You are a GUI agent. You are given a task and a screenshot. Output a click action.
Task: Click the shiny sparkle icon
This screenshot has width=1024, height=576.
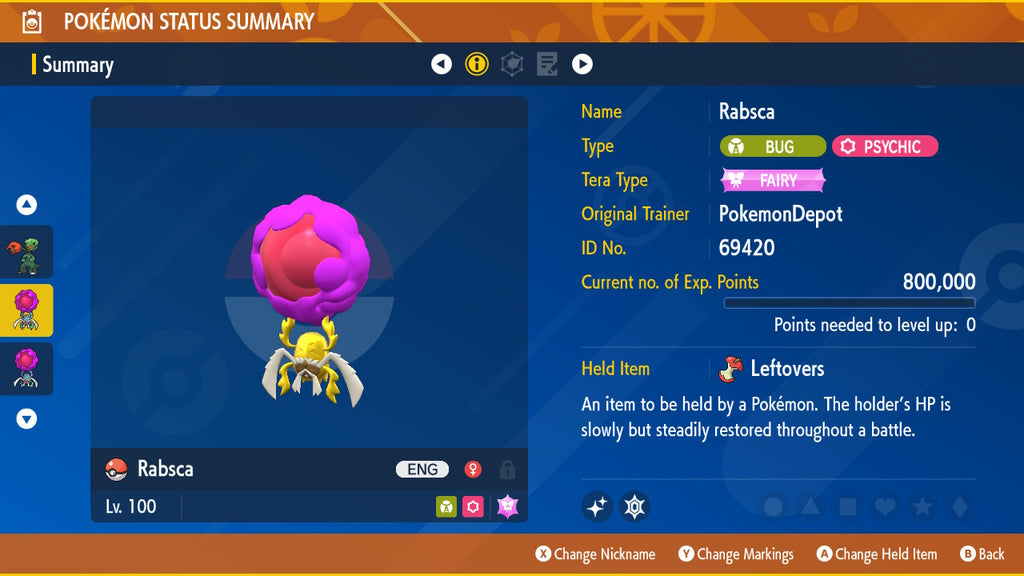click(597, 507)
